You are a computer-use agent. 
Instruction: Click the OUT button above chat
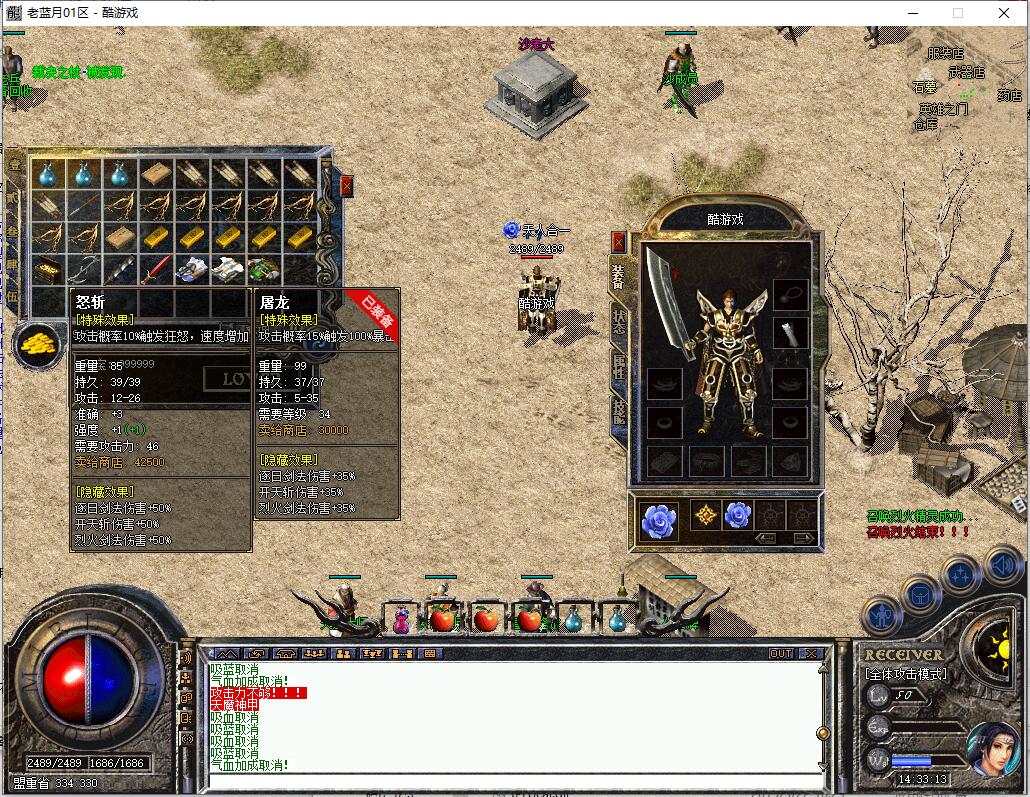(x=780, y=653)
